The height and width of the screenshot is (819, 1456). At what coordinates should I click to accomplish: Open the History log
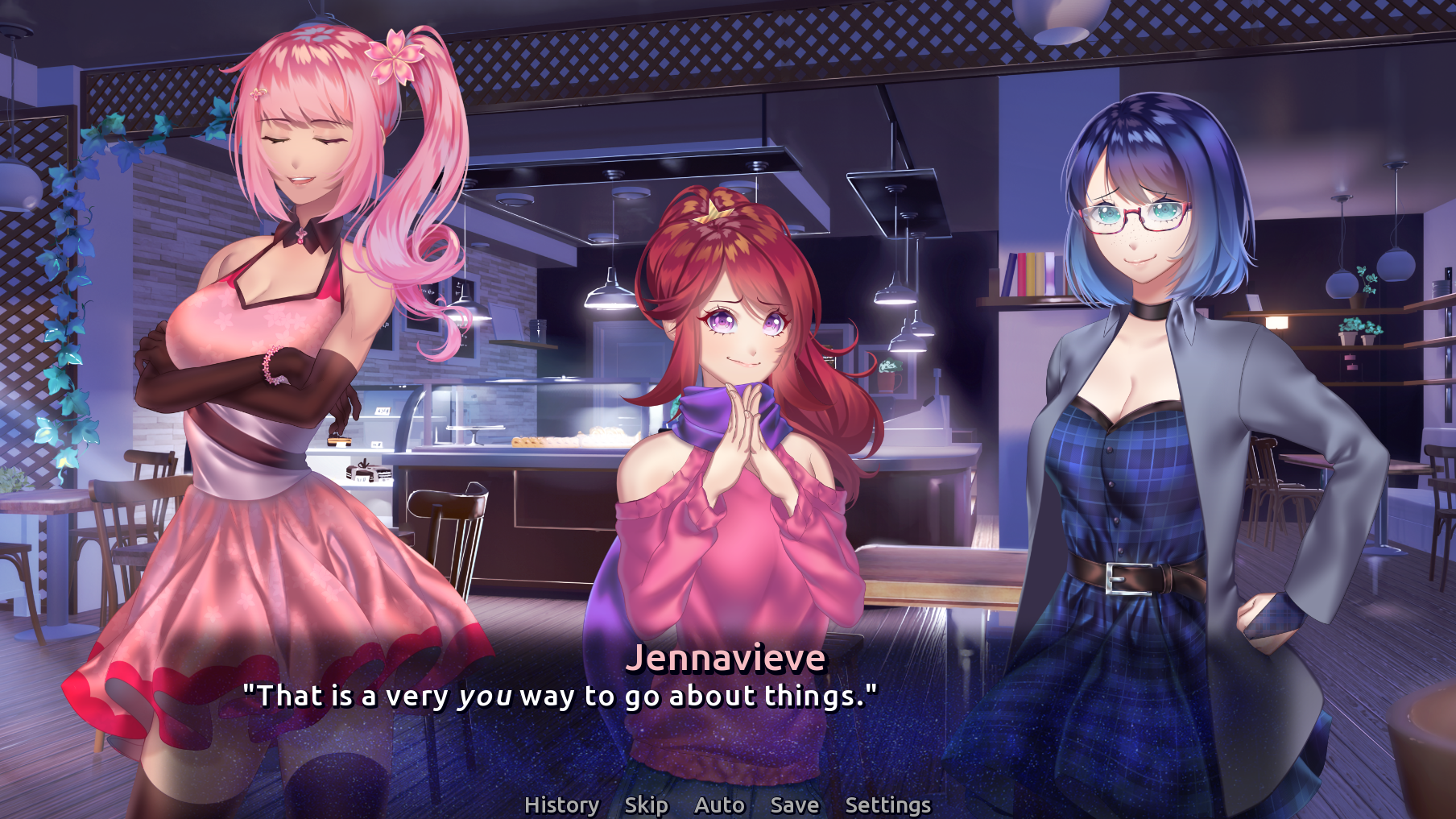pyautogui.click(x=561, y=805)
